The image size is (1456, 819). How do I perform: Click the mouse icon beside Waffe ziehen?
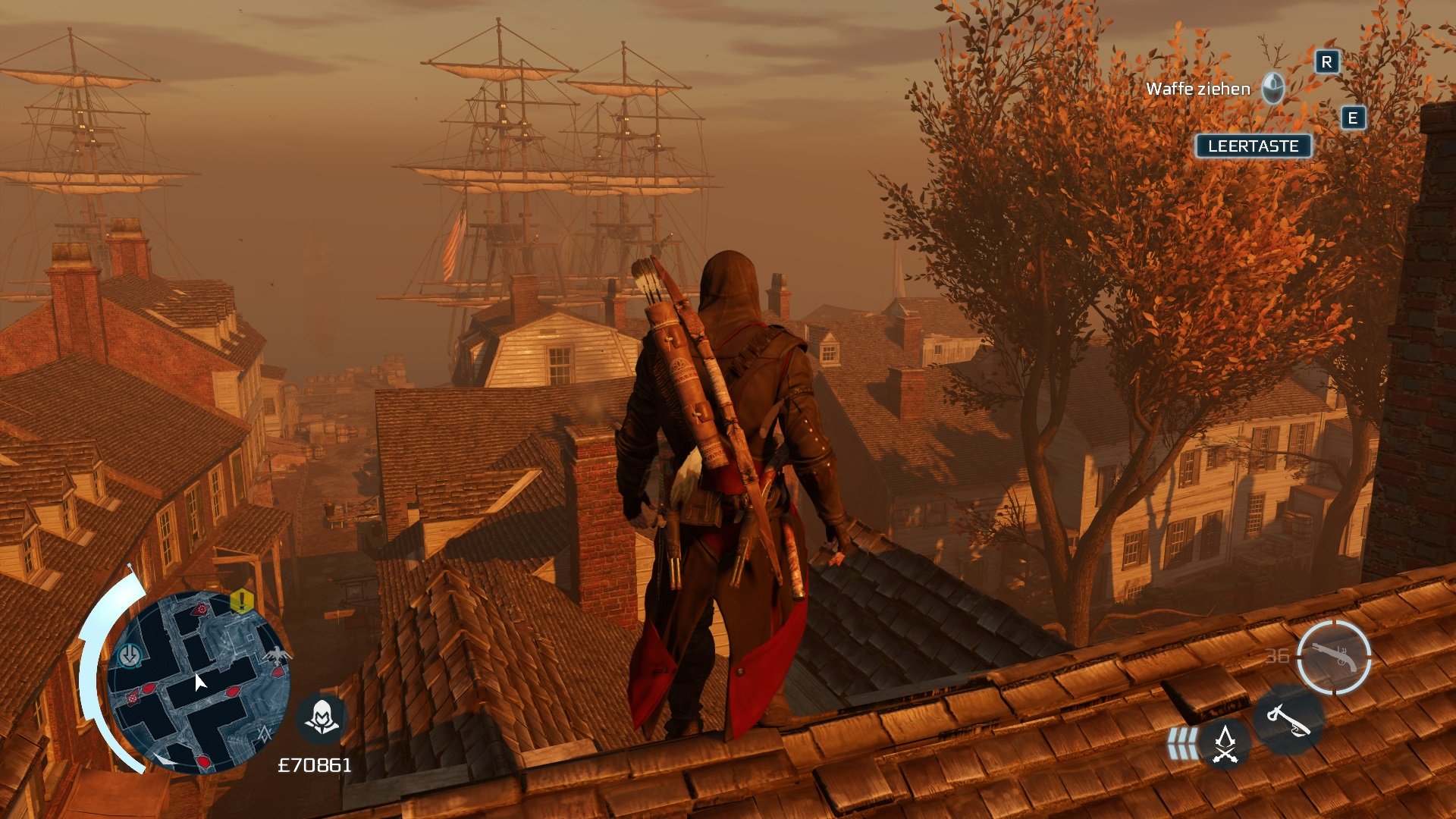[x=1273, y=89]
